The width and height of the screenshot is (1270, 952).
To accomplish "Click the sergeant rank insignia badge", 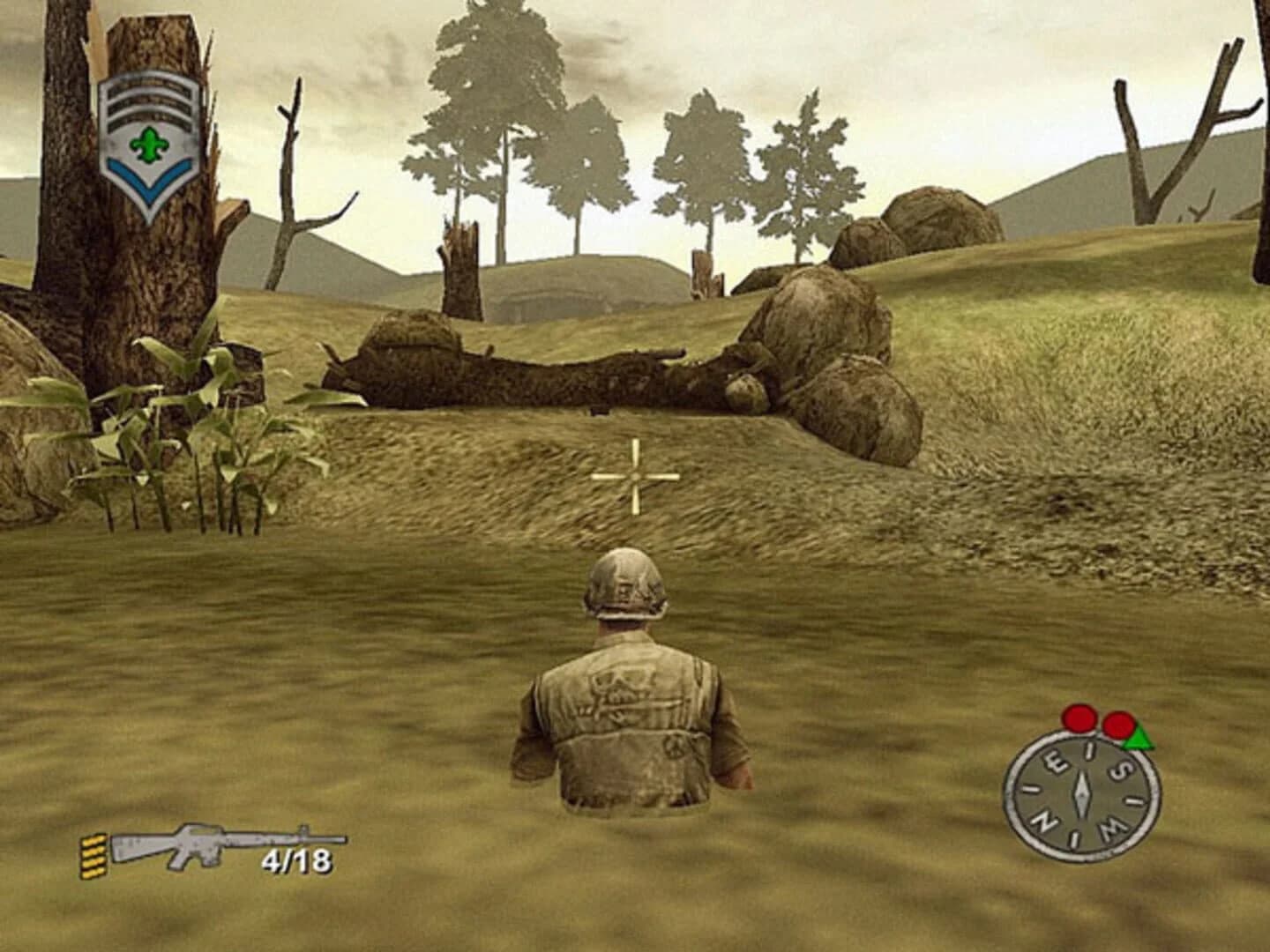I will 148,137.
